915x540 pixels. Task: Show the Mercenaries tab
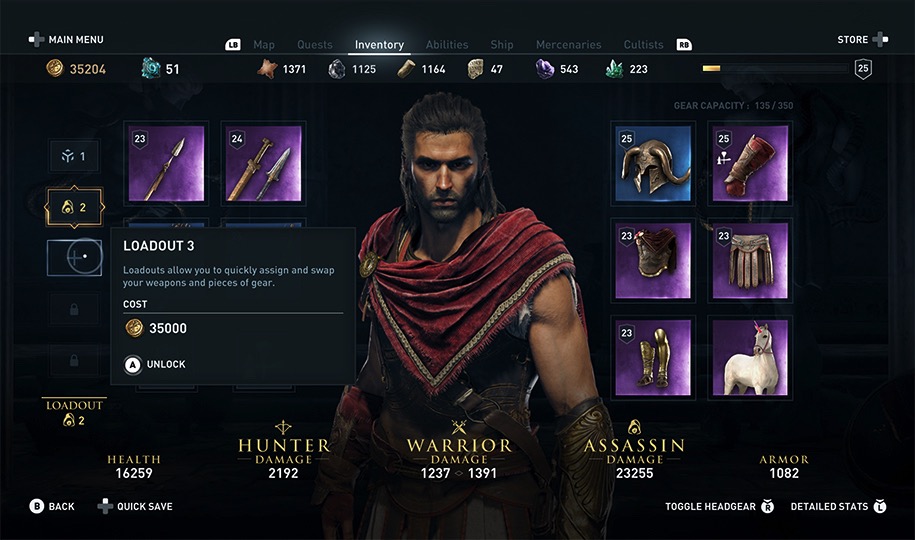coord(568,45)
